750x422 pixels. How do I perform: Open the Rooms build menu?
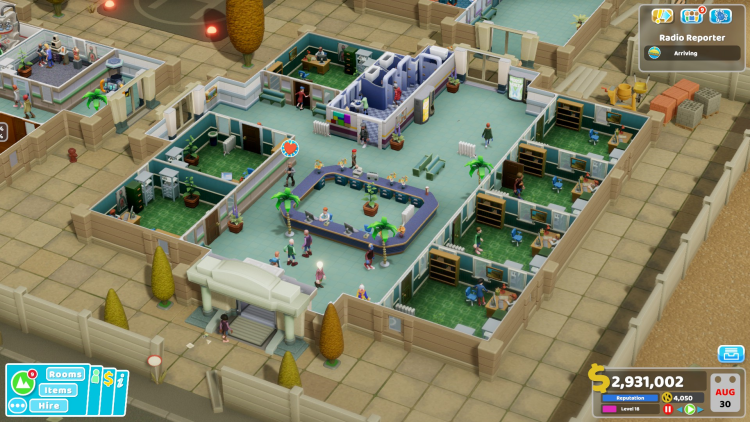pos(65,374)
